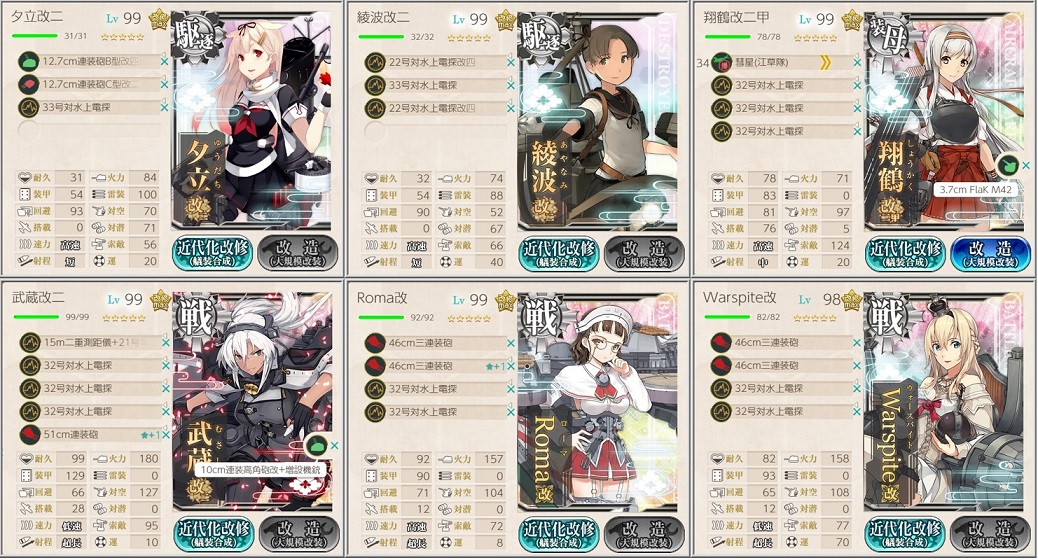Remove 彗星(江草隊) using its X button

click(x=857, y=62)
